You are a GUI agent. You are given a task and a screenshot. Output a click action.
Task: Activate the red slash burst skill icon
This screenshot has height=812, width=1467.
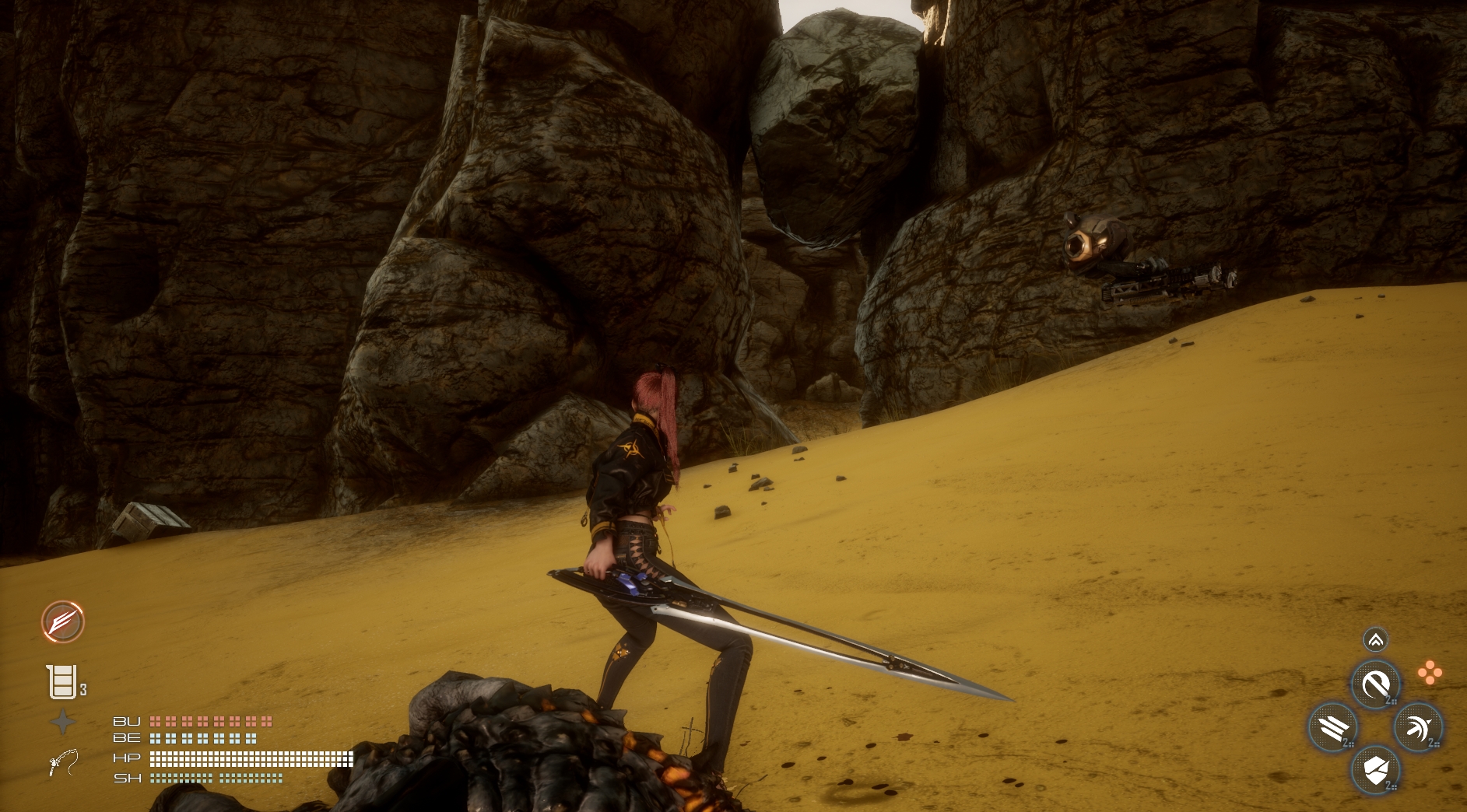(x=63, y=622)
